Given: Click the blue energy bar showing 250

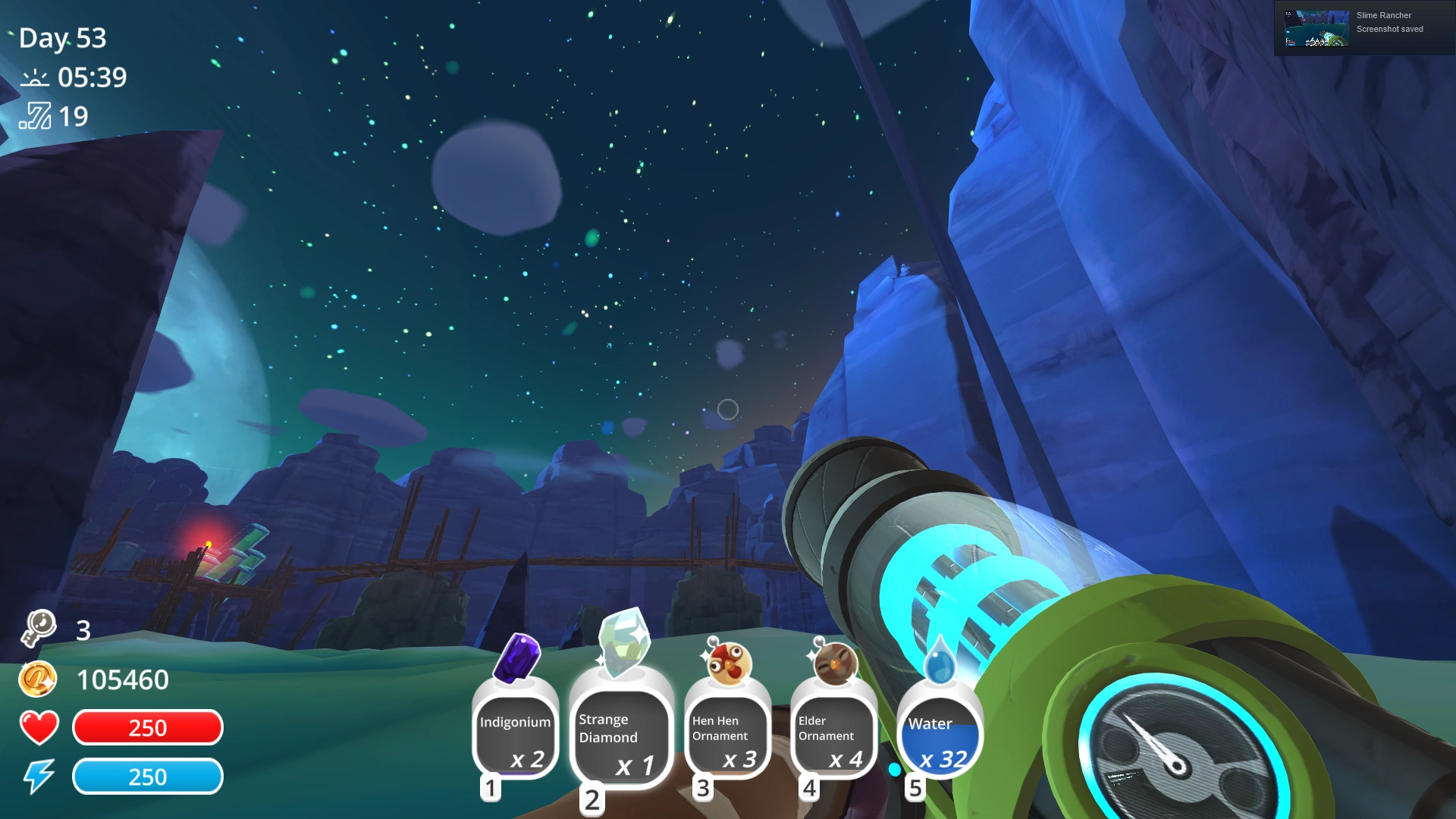Looking at the screenshot, I should [x=147, y=776].
